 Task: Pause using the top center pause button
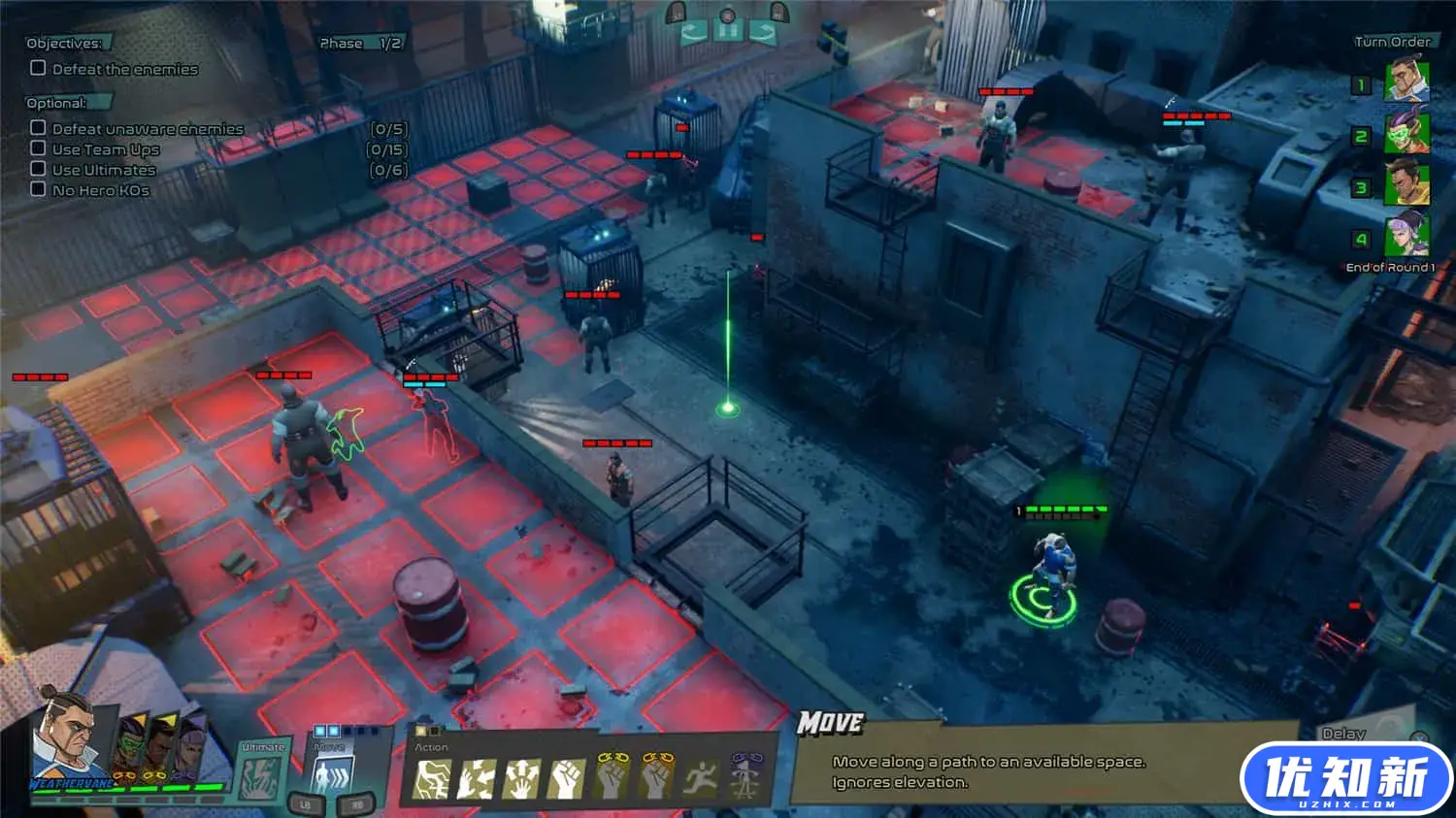pyautogui.click(x=728, y=31)
